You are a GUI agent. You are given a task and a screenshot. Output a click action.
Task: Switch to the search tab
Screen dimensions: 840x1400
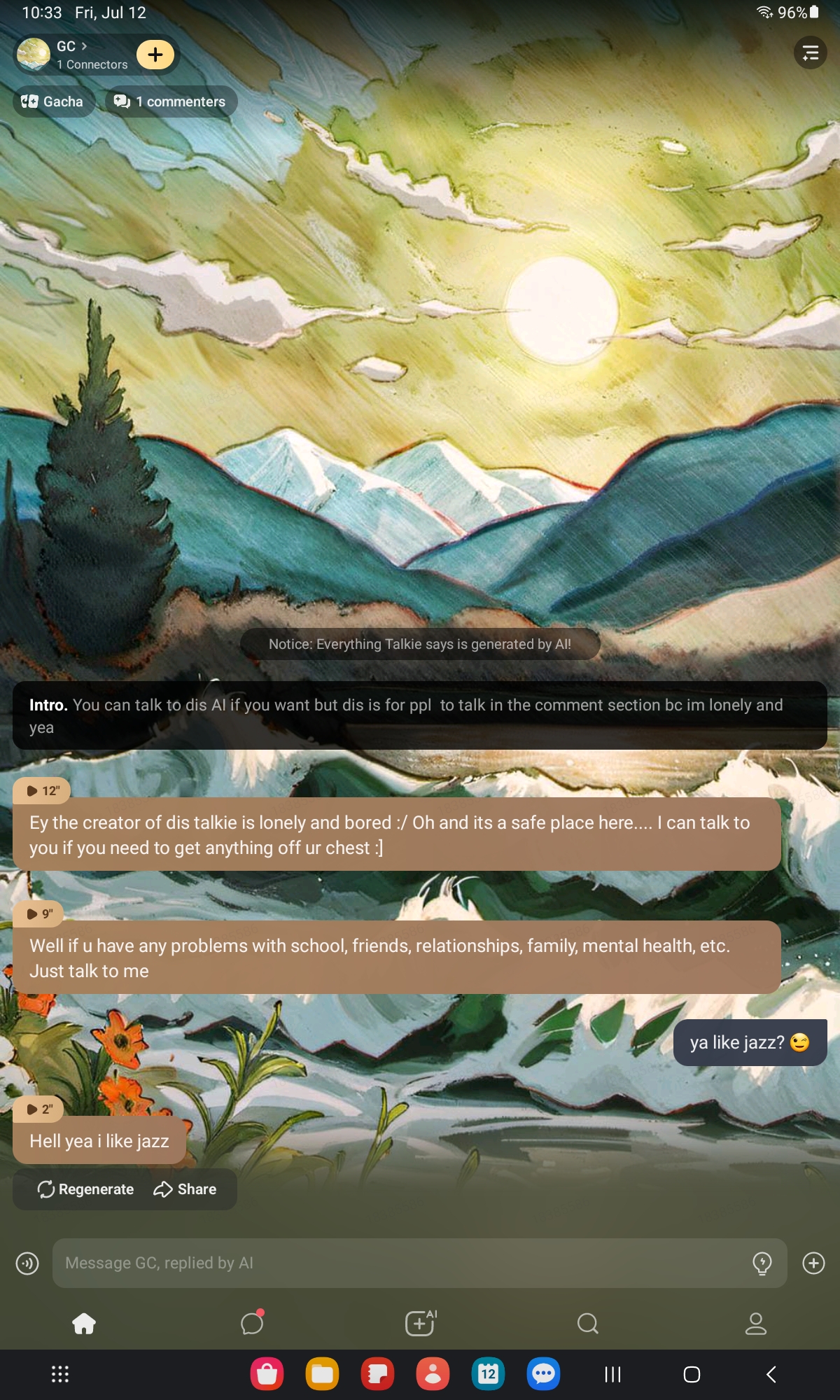tap(588, 1323)
